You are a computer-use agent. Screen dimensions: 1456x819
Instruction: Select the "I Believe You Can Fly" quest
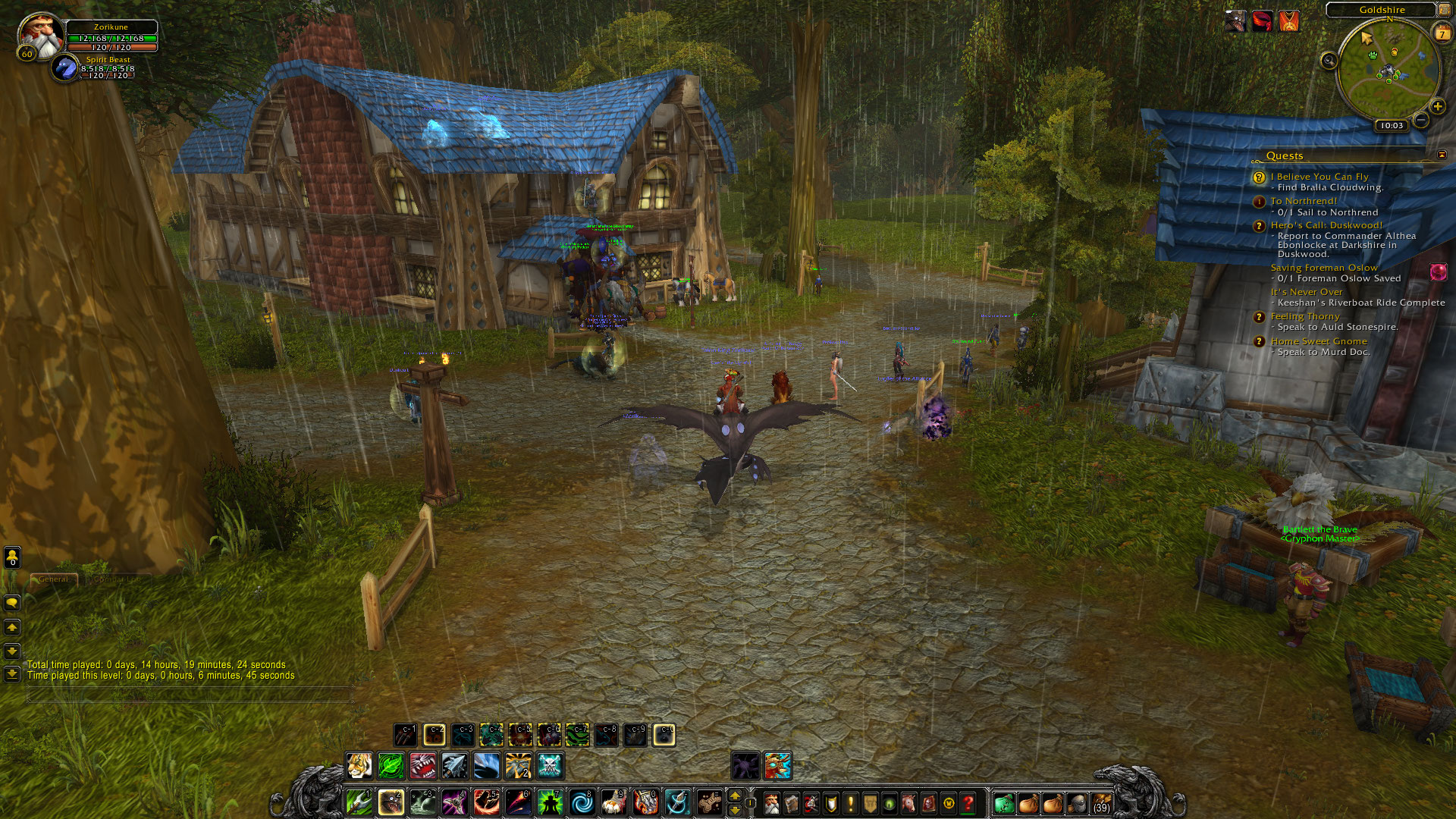[x=1319, y=177]
